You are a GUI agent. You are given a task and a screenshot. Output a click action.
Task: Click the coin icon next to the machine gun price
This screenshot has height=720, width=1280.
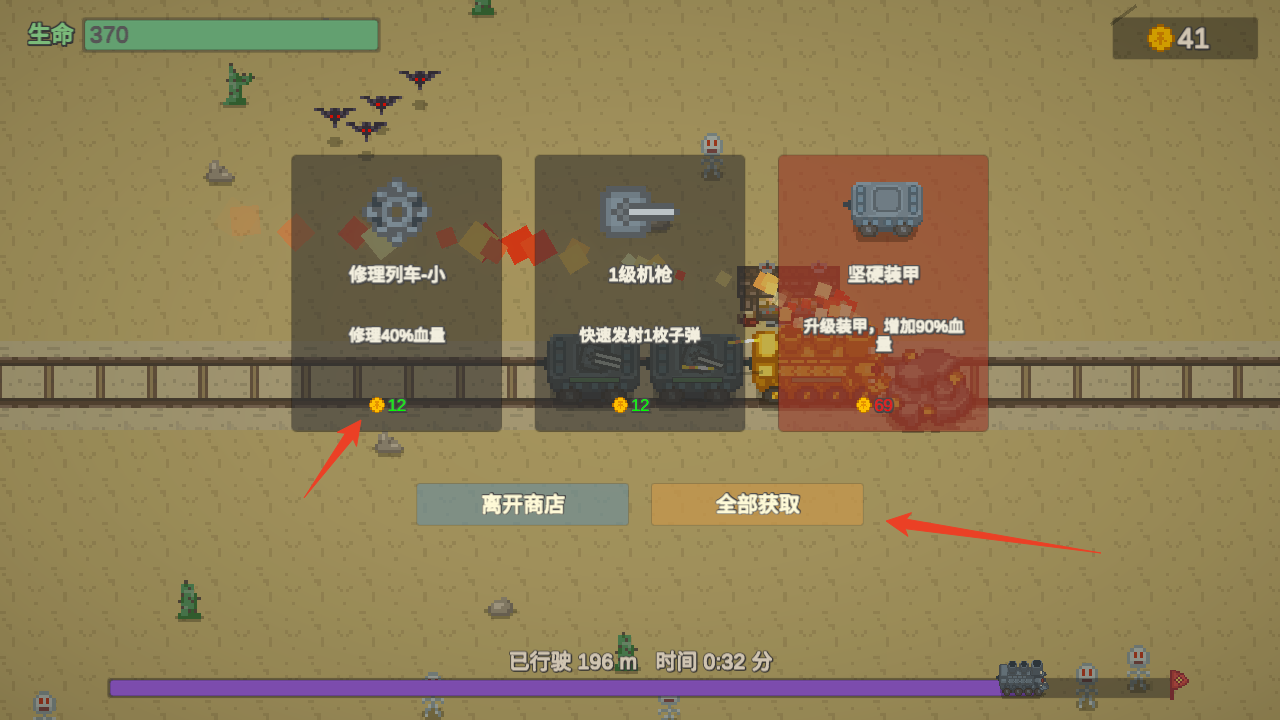[620, 406]
